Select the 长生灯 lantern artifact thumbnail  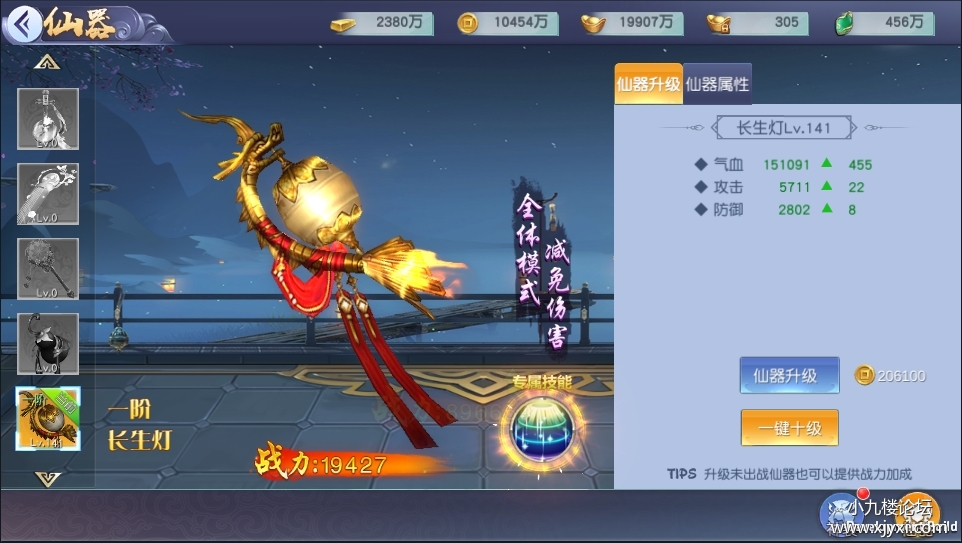pyautogui.click(x=48, y=419)
